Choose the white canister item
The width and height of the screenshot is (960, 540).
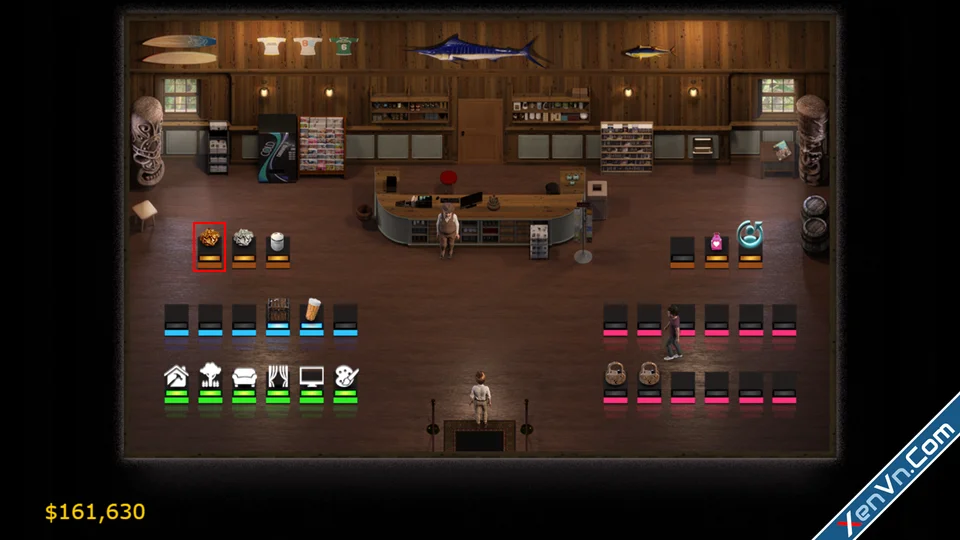[277, 241]
